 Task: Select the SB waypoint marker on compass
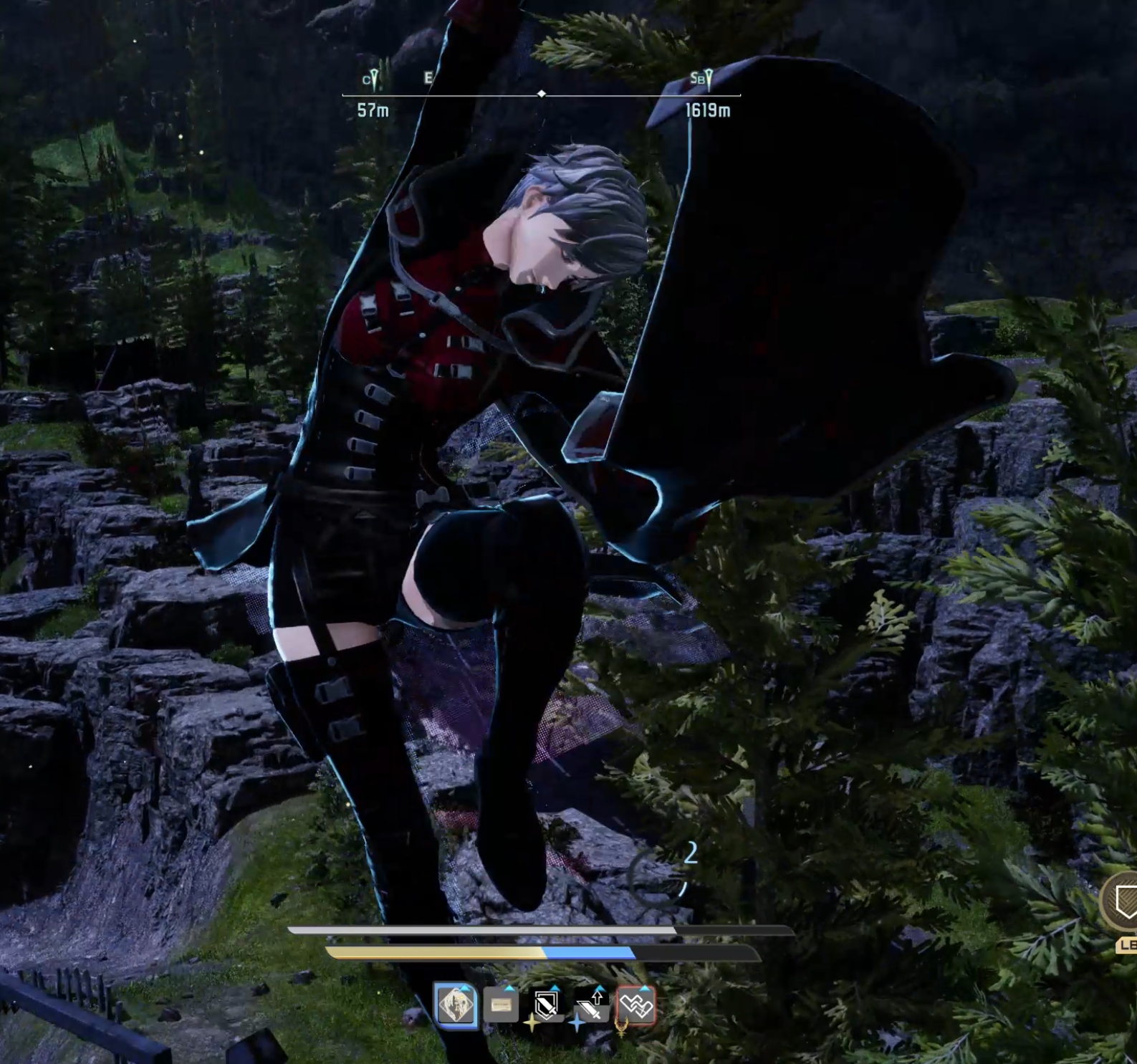702,78
